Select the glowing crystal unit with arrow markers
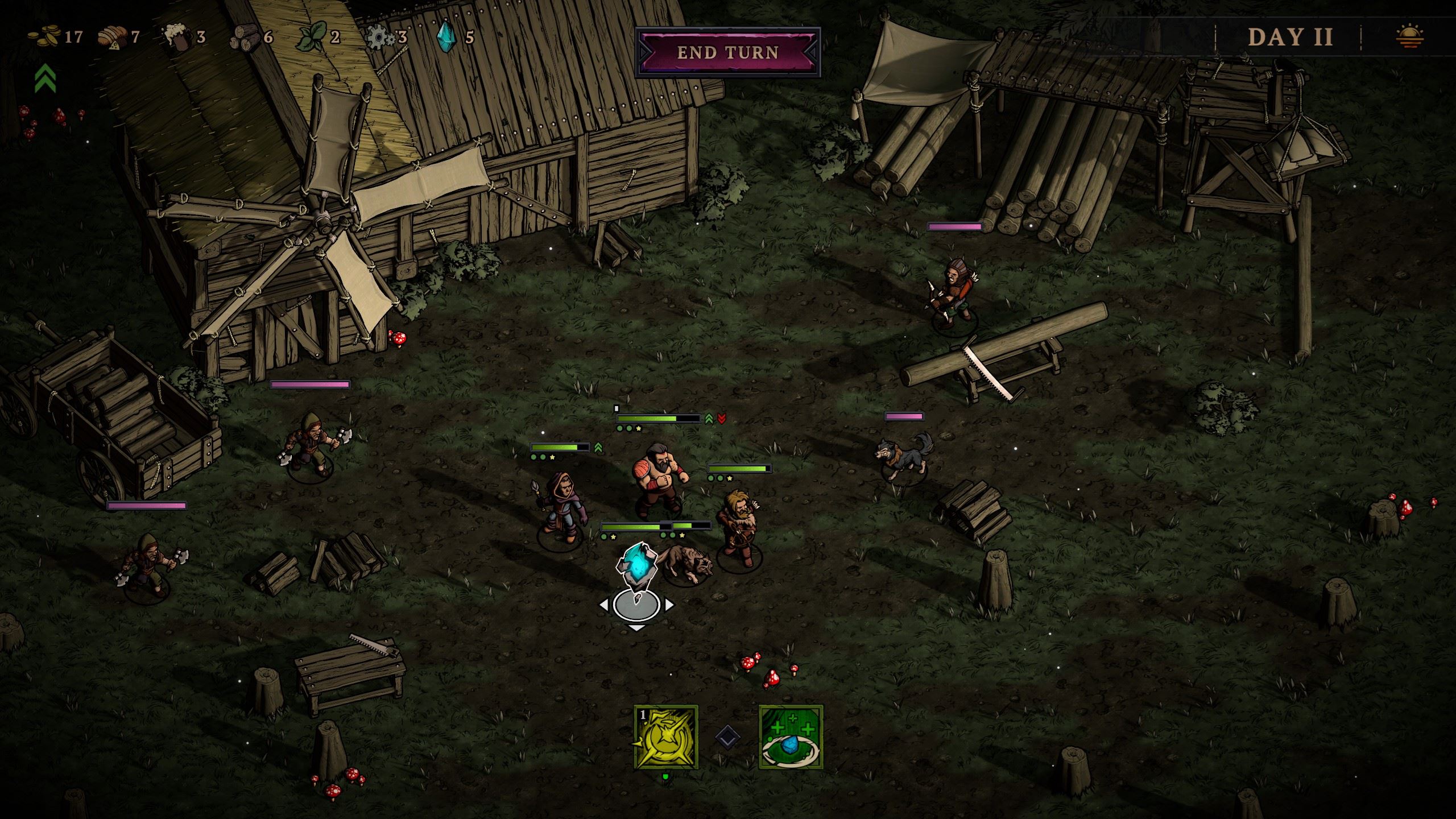Viewport: 1456px width, 819px height. pos(636,569)
